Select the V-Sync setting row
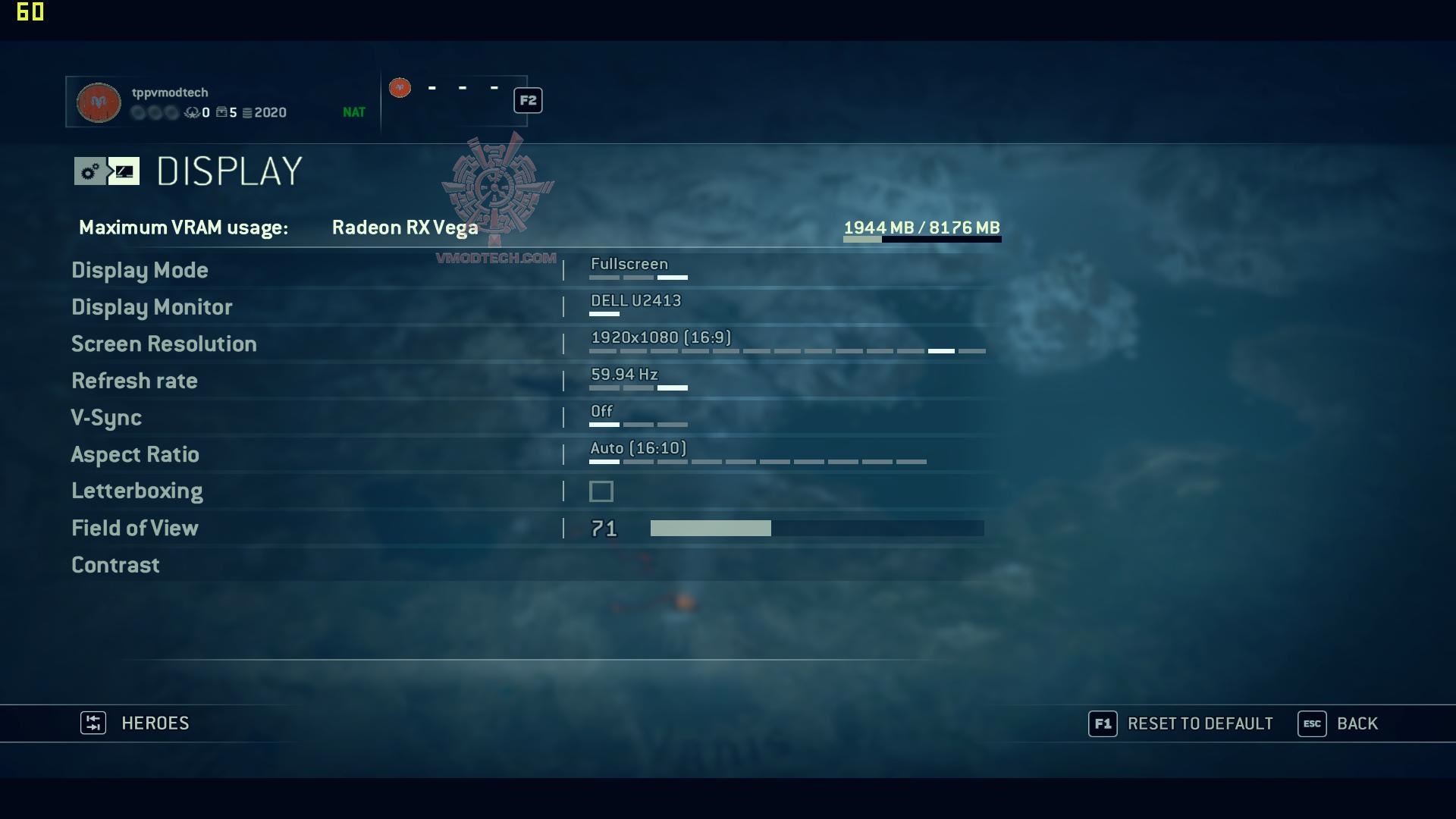The image size is (1456, 819). click(x=106, y=418)
